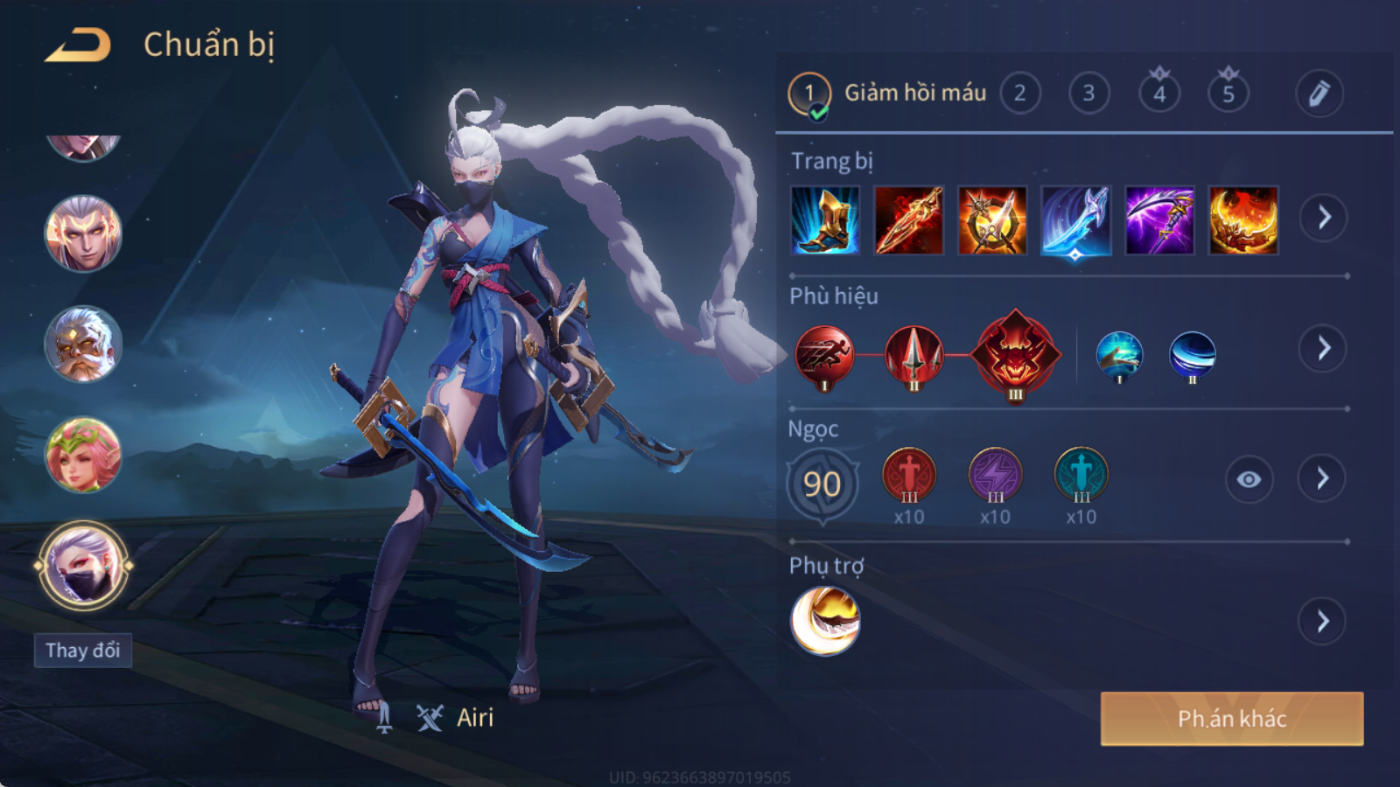This screenshot has height=787, width=1400.
Task: Click the Thay đổi hero change button
Action: (x=83, y=650)
